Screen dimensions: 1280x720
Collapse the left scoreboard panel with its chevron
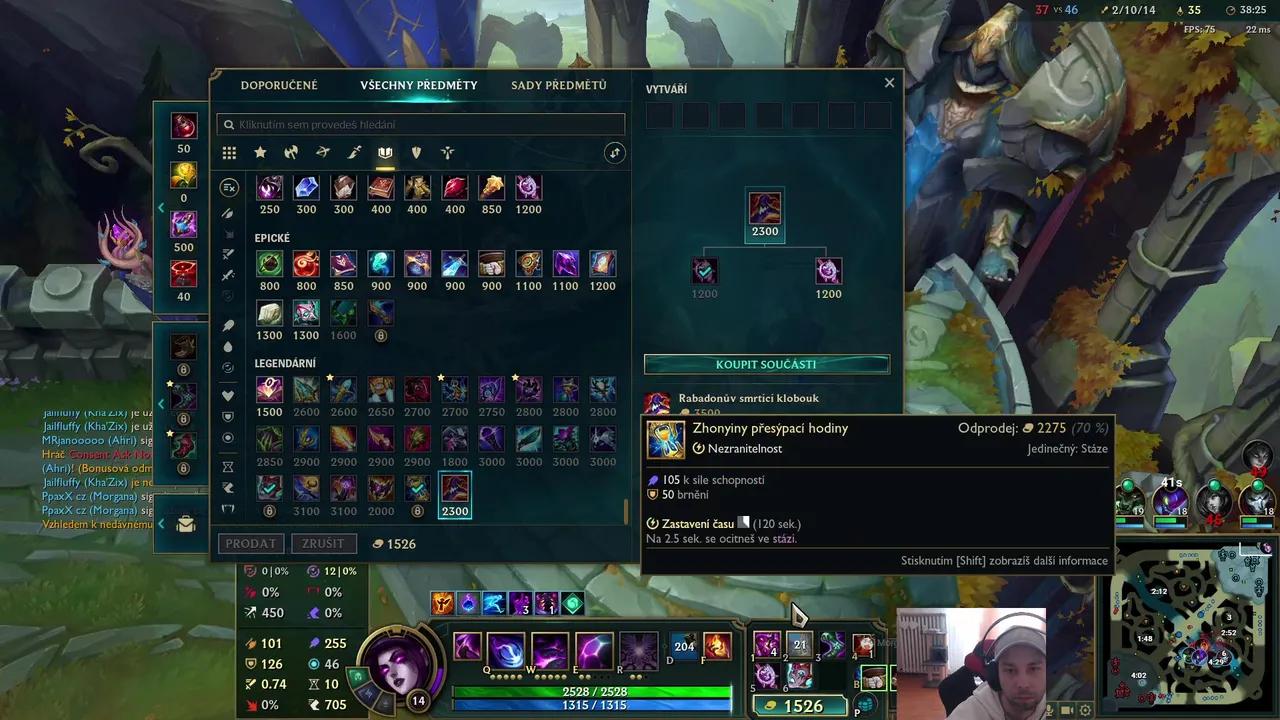pos(161,207)
